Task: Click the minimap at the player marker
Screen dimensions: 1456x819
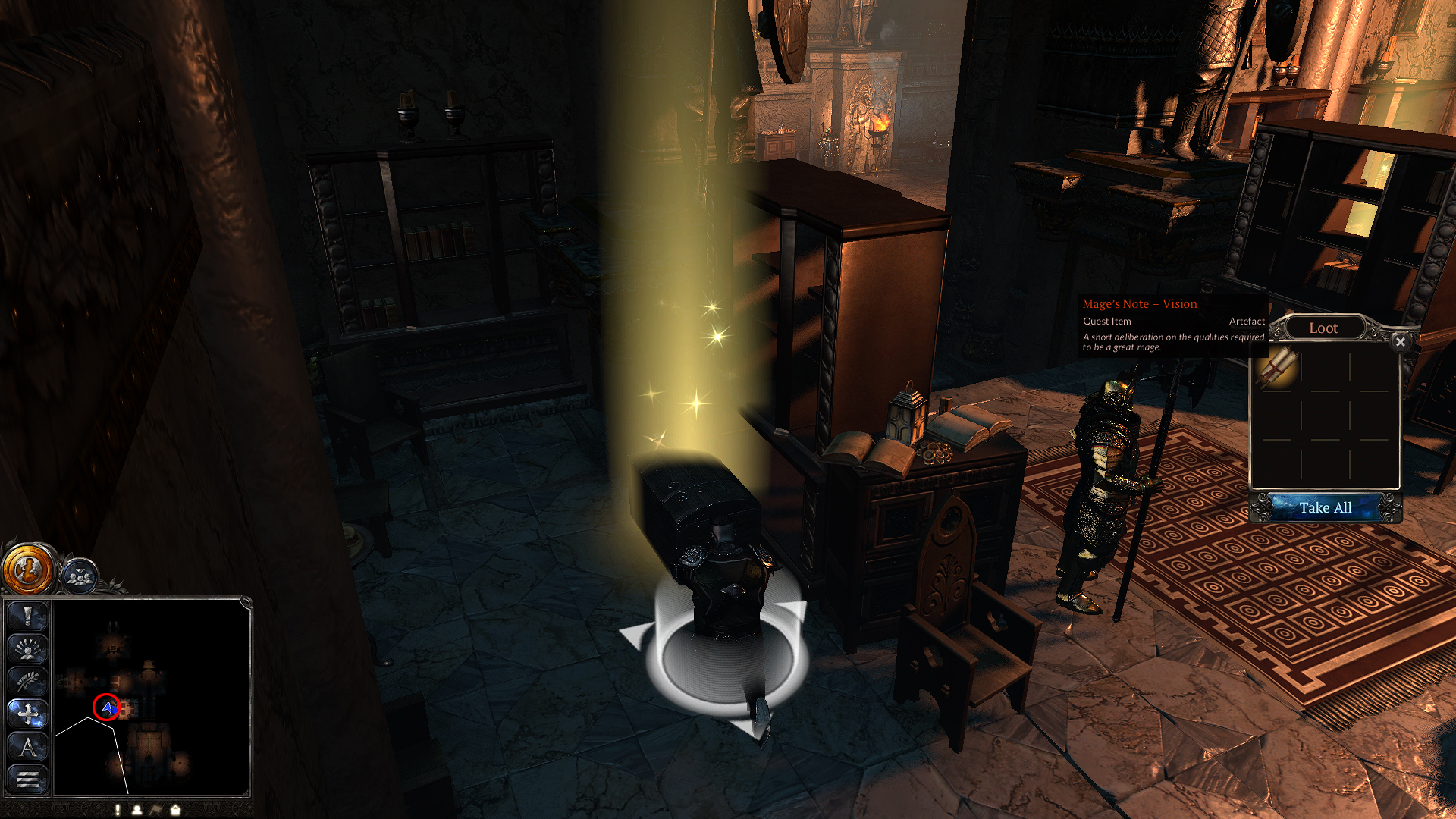Action: point(107,708)
